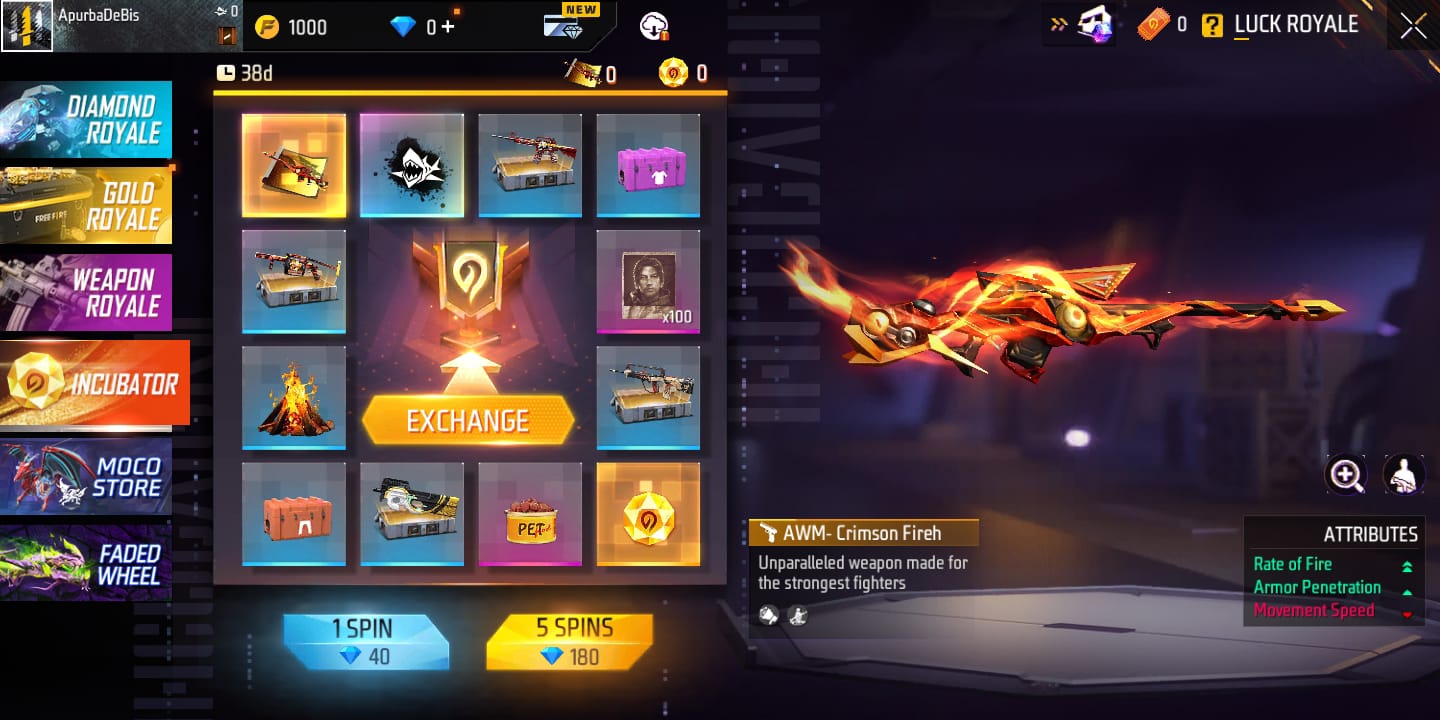Select the Gold Royale section

(x=87, y=205)
